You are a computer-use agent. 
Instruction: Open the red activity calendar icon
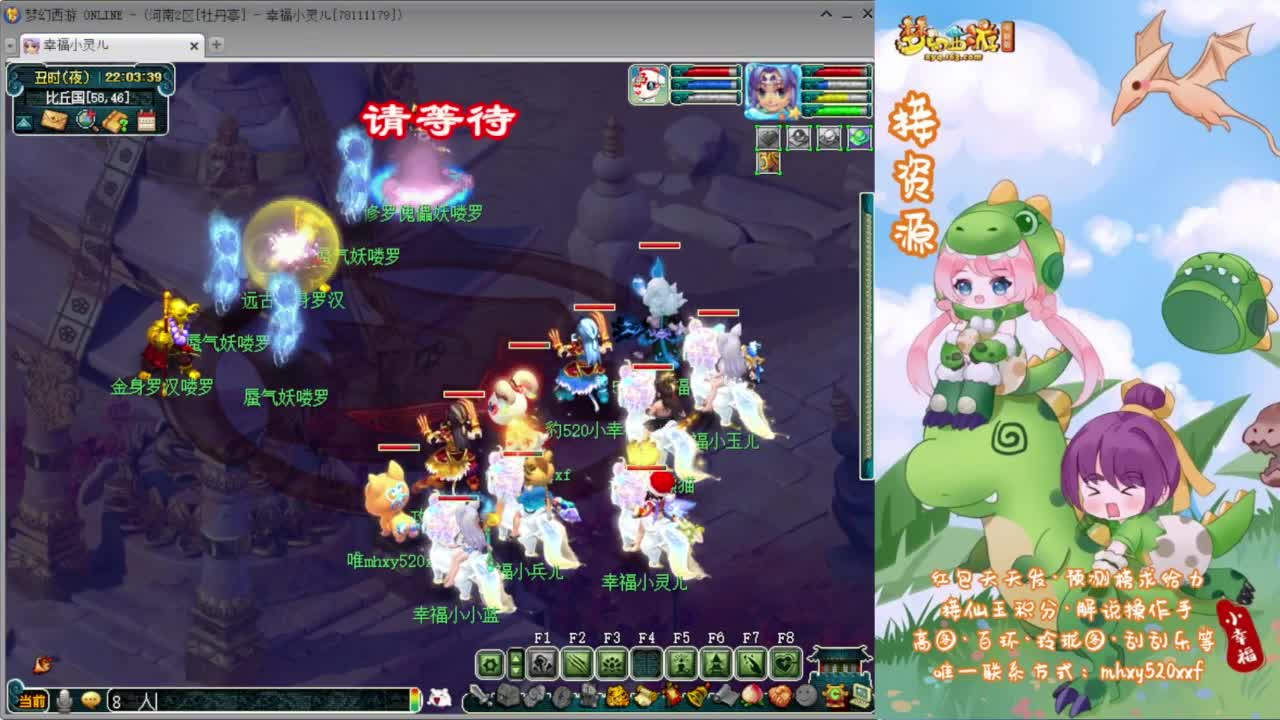coord(147,120)
